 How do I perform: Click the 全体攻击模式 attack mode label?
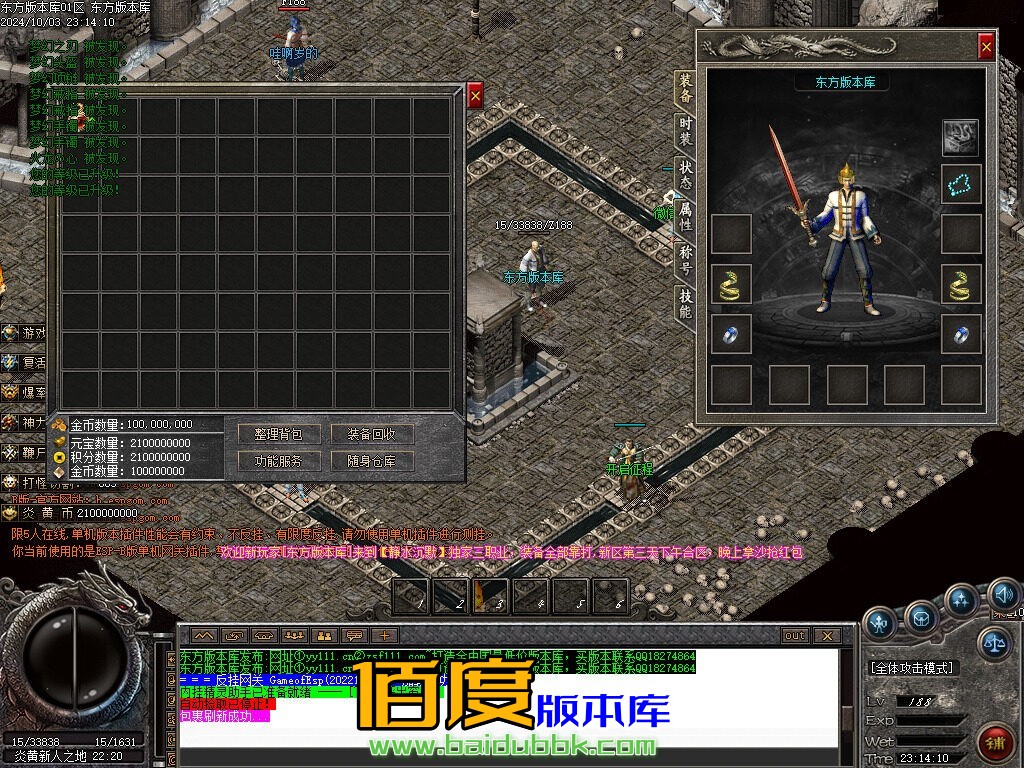coord(912,667)
